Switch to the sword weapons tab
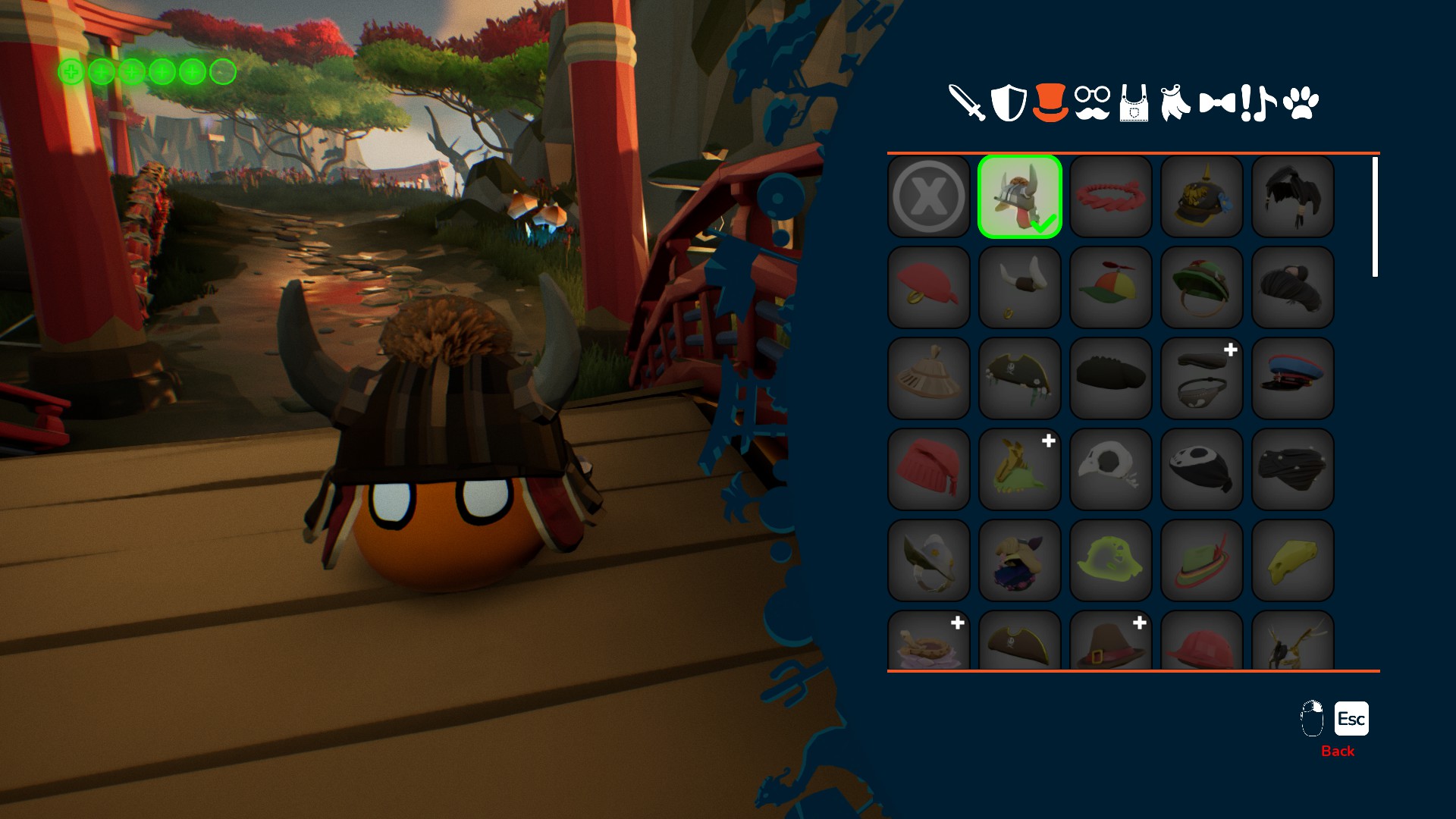 (x=967, y=102)
